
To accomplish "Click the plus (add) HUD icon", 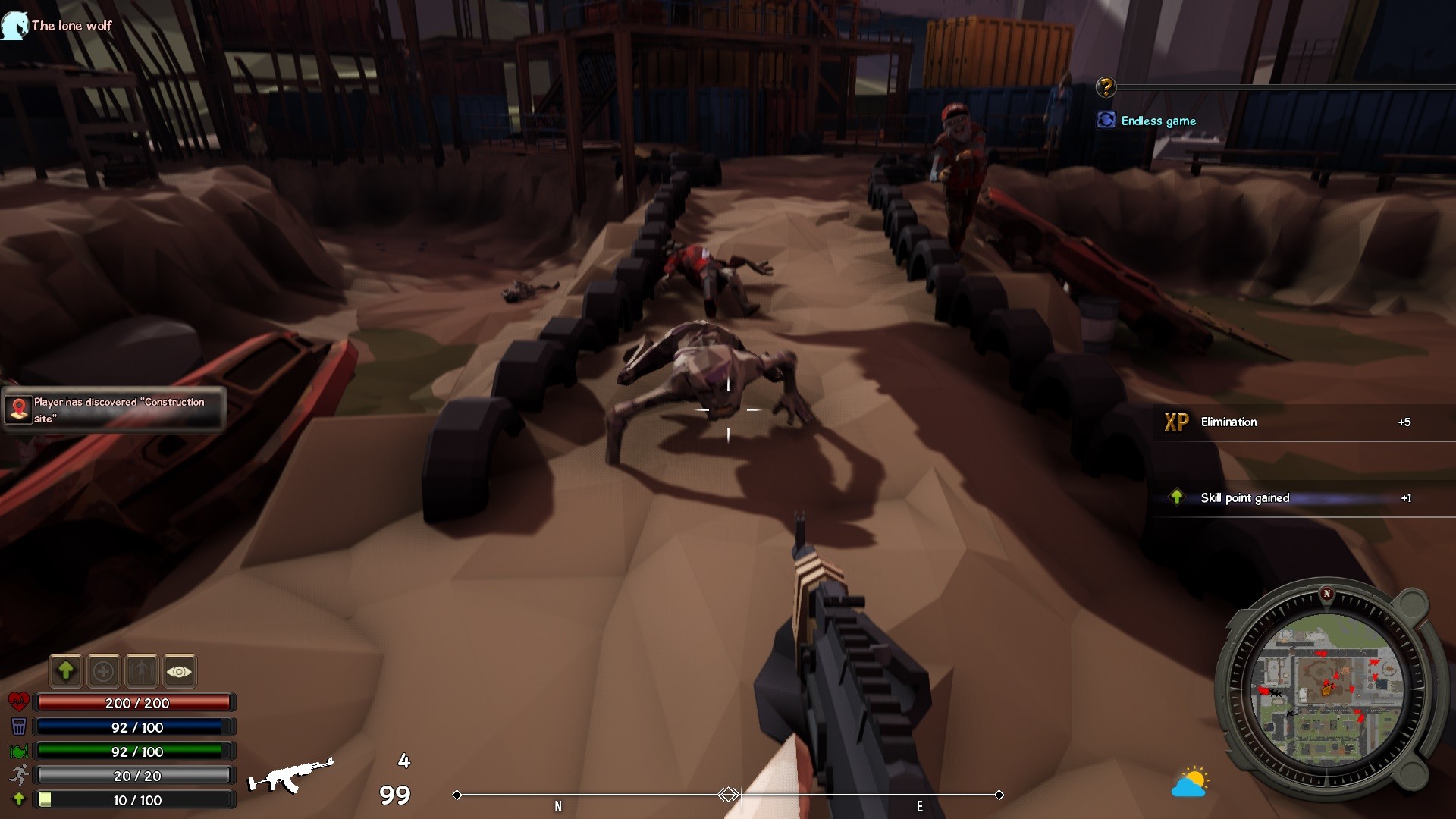I will point(104,671).
